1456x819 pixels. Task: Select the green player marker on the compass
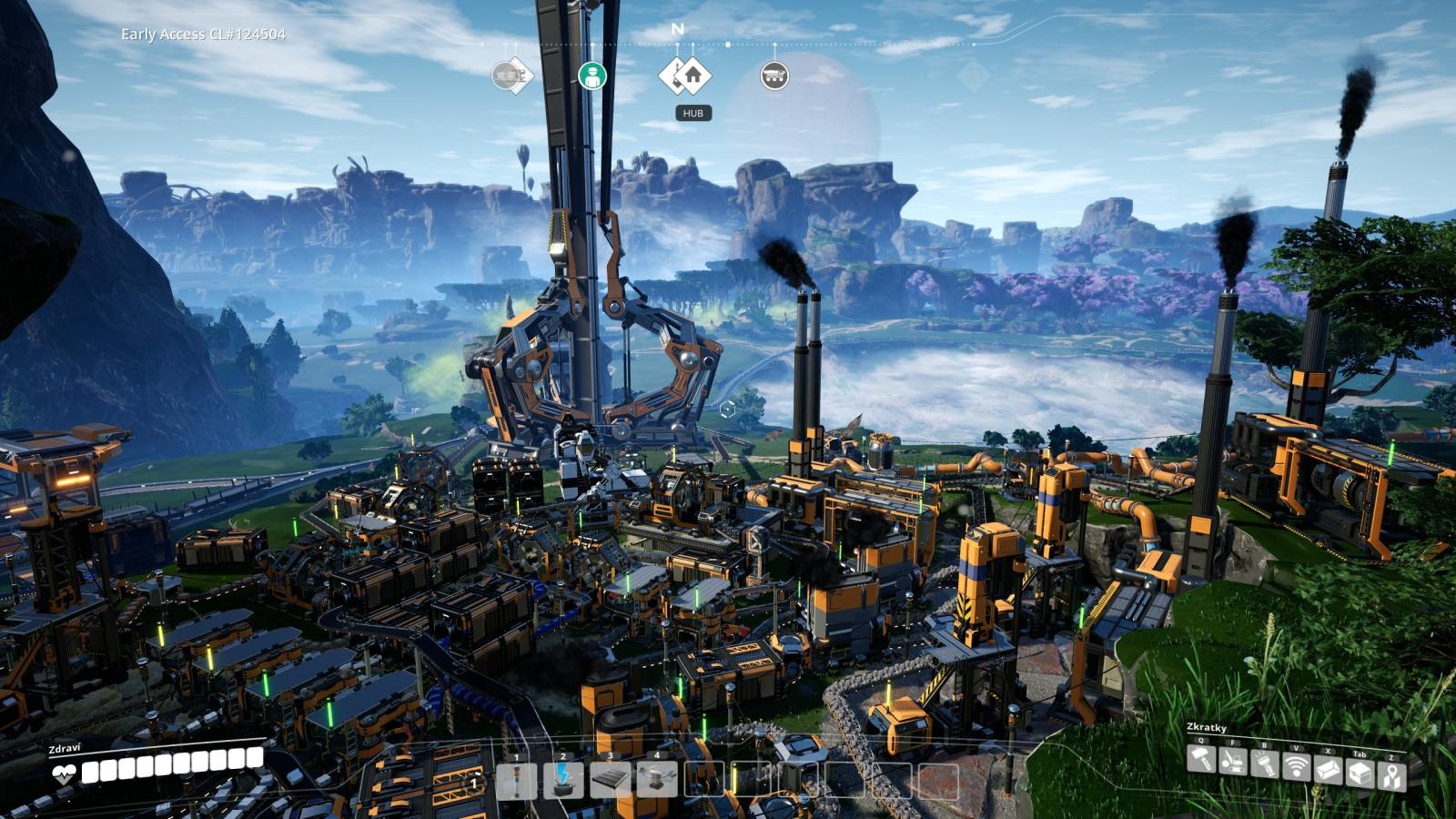coord(592,76)
